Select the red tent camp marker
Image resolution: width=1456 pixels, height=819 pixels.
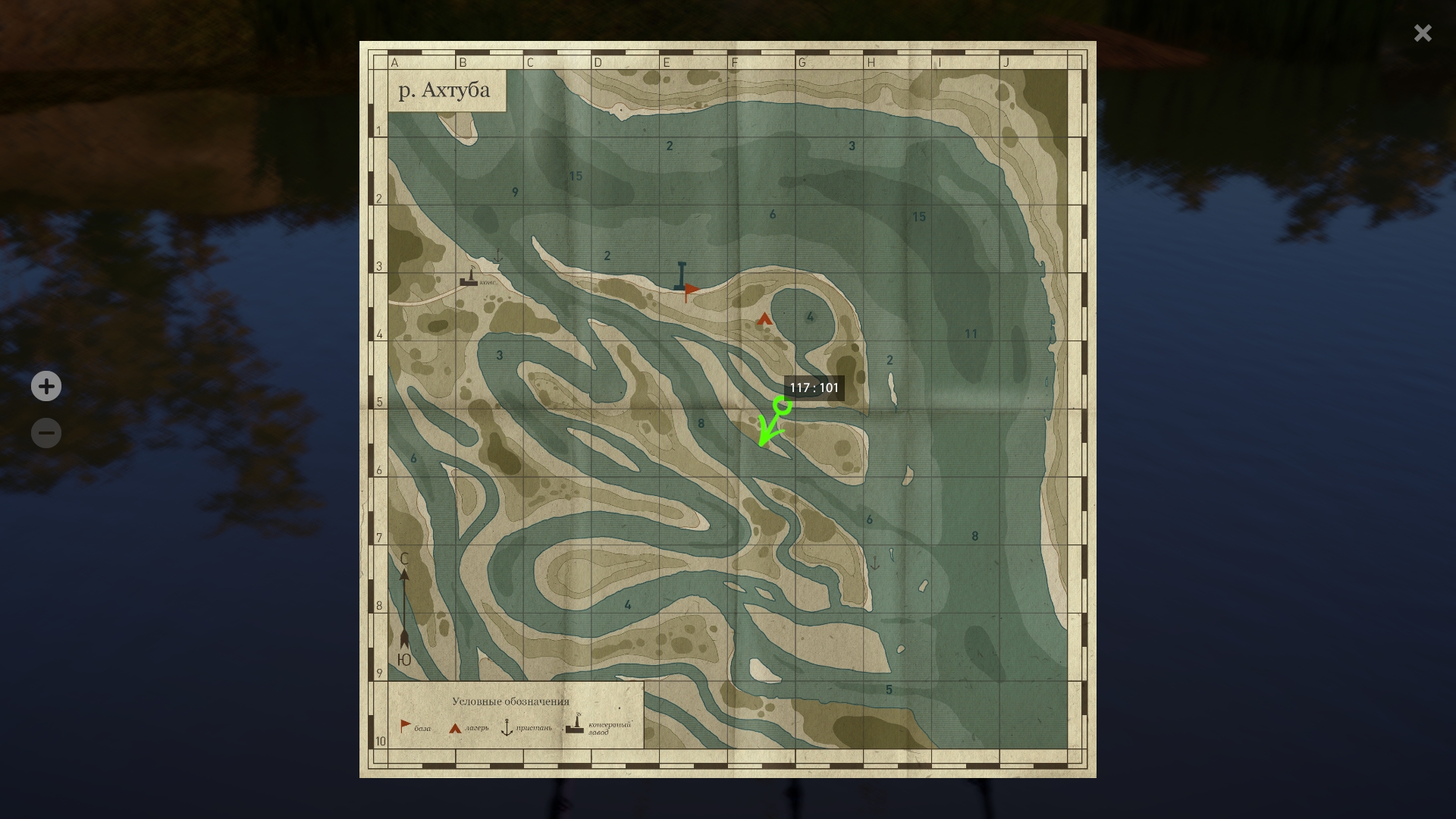coord(764,318)
